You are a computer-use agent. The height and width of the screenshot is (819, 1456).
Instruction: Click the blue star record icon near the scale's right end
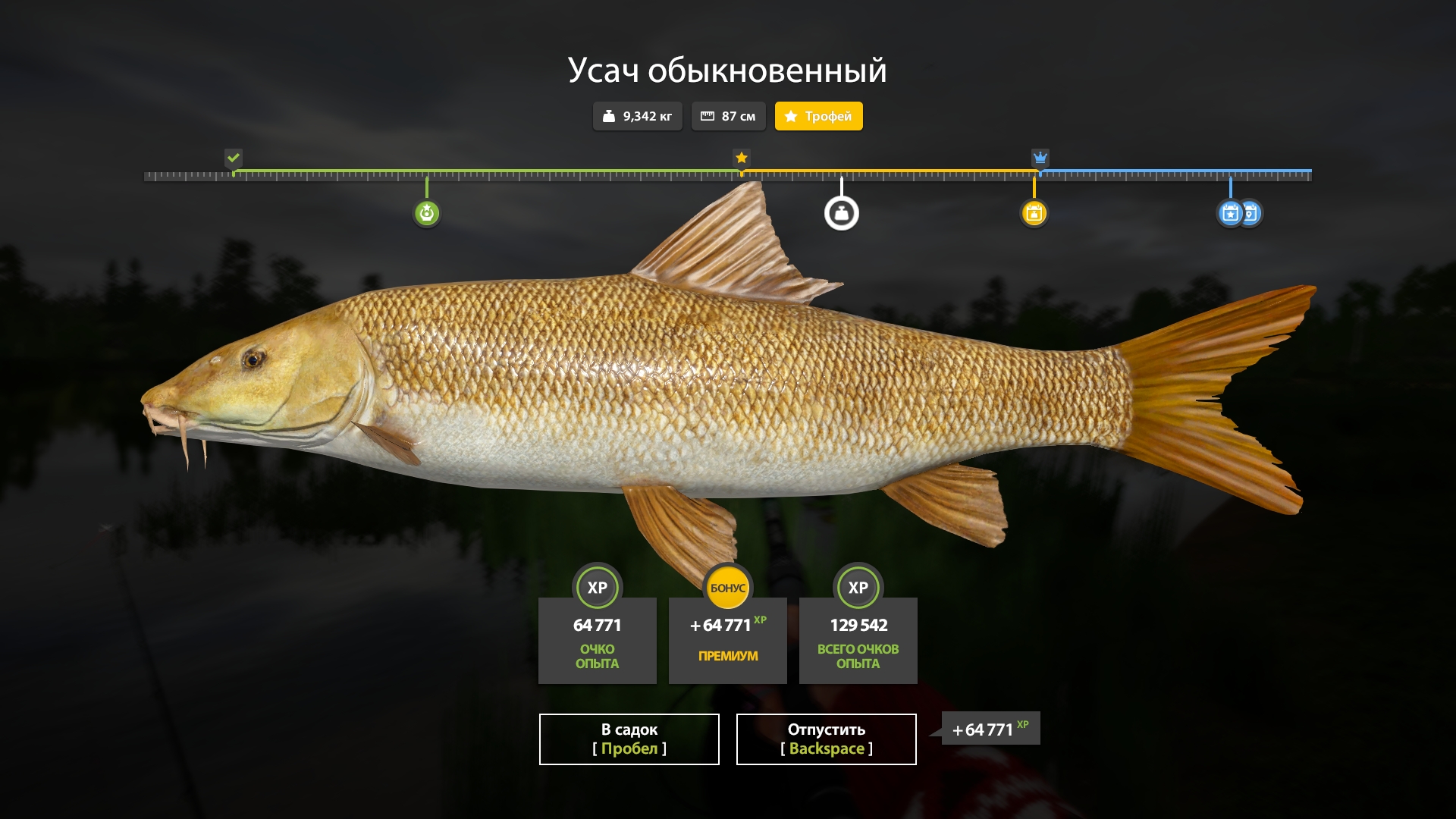1230,213
